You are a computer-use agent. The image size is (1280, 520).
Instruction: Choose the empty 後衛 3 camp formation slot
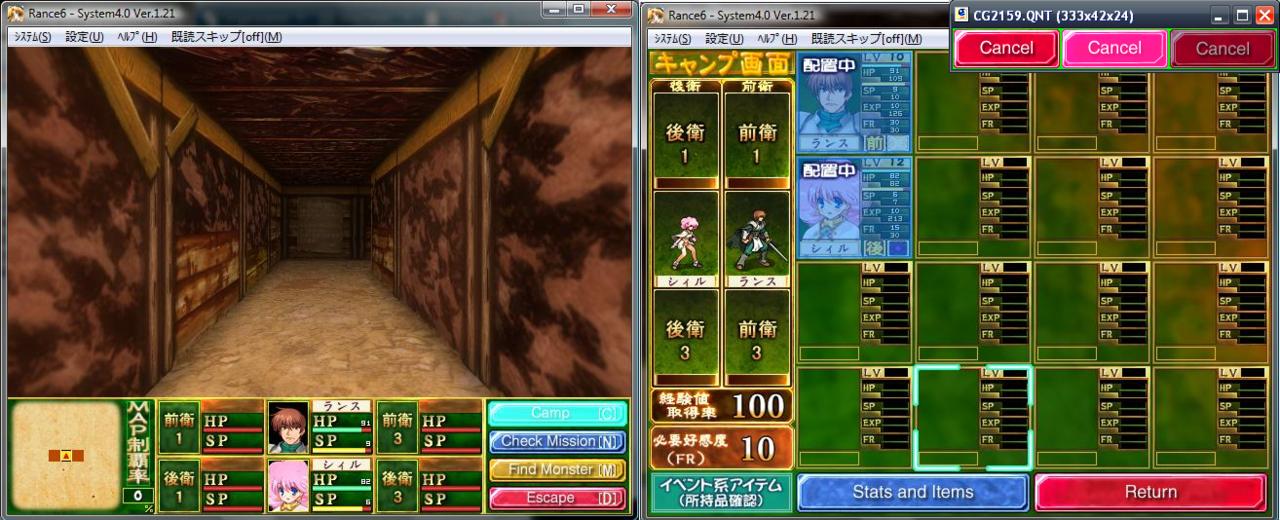(x=686, y=340)
